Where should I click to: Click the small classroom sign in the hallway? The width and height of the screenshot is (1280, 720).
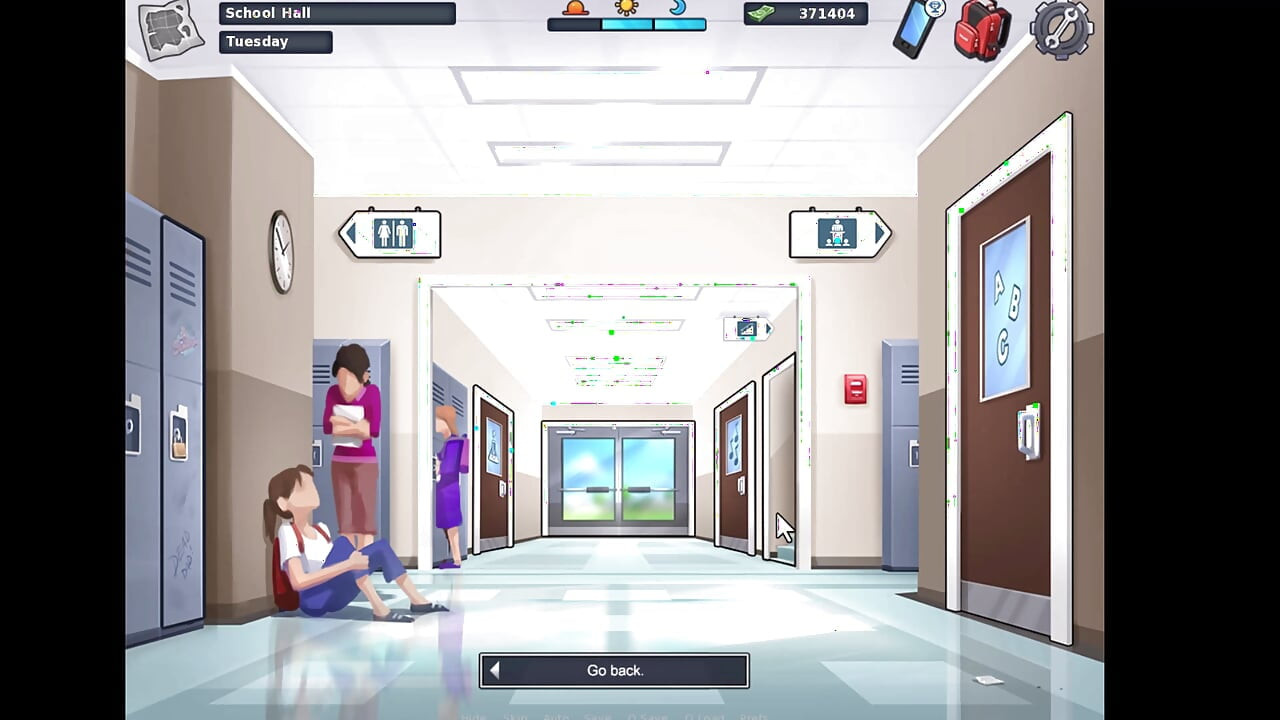(x=746, y=328)
